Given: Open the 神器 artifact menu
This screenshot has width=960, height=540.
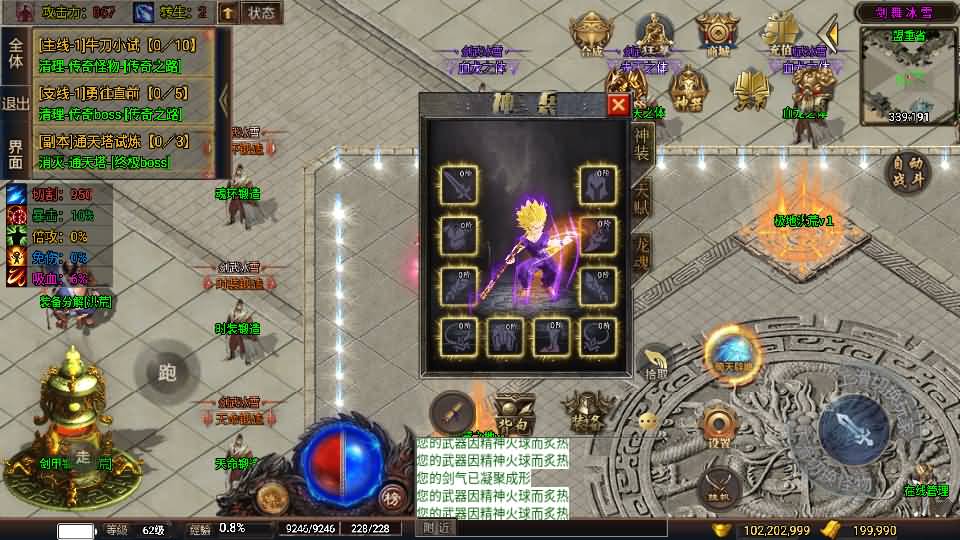Looking at the screenshot, I should pos(689,88).
